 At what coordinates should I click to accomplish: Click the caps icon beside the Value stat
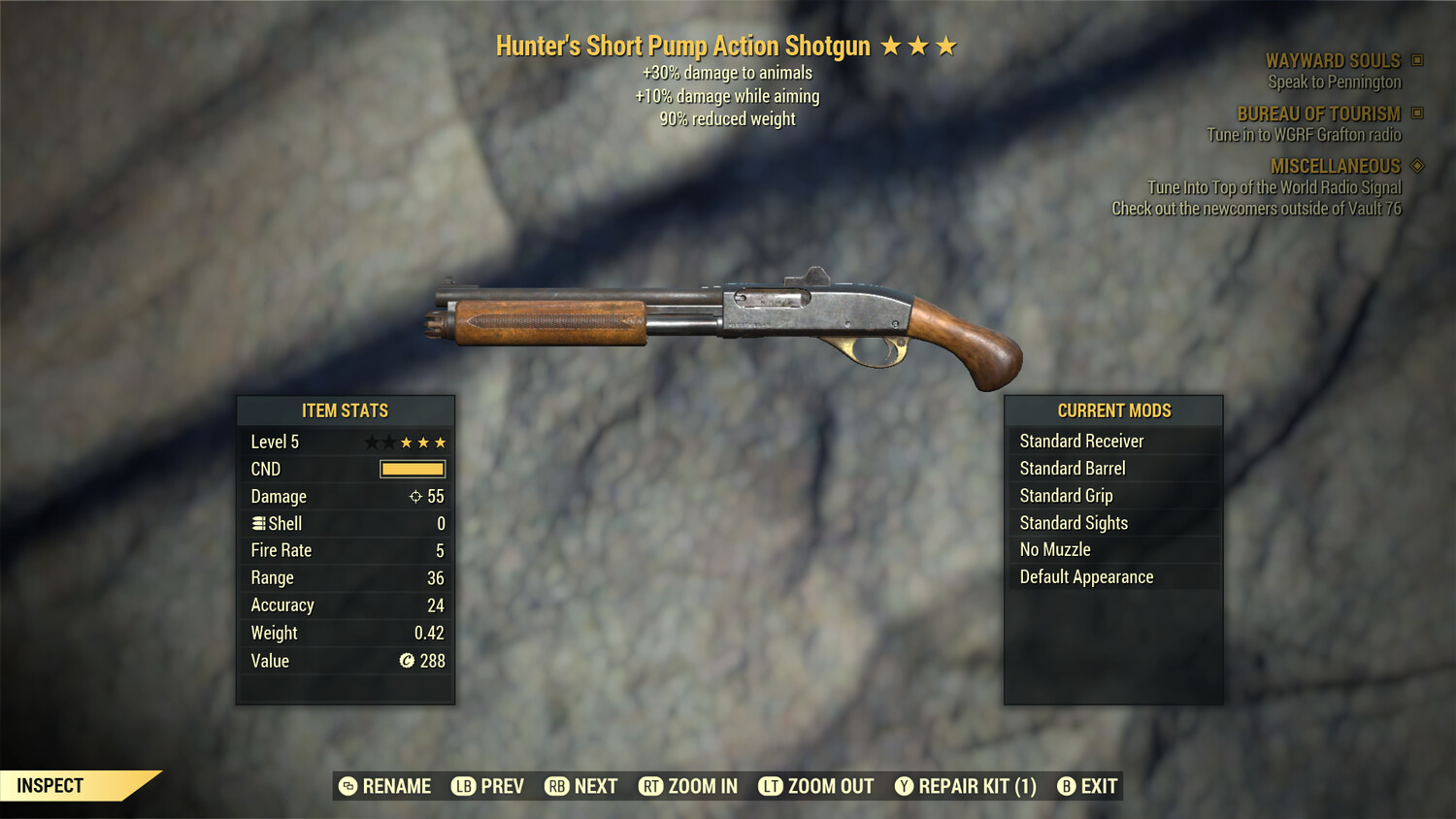(x=407, y=661)
